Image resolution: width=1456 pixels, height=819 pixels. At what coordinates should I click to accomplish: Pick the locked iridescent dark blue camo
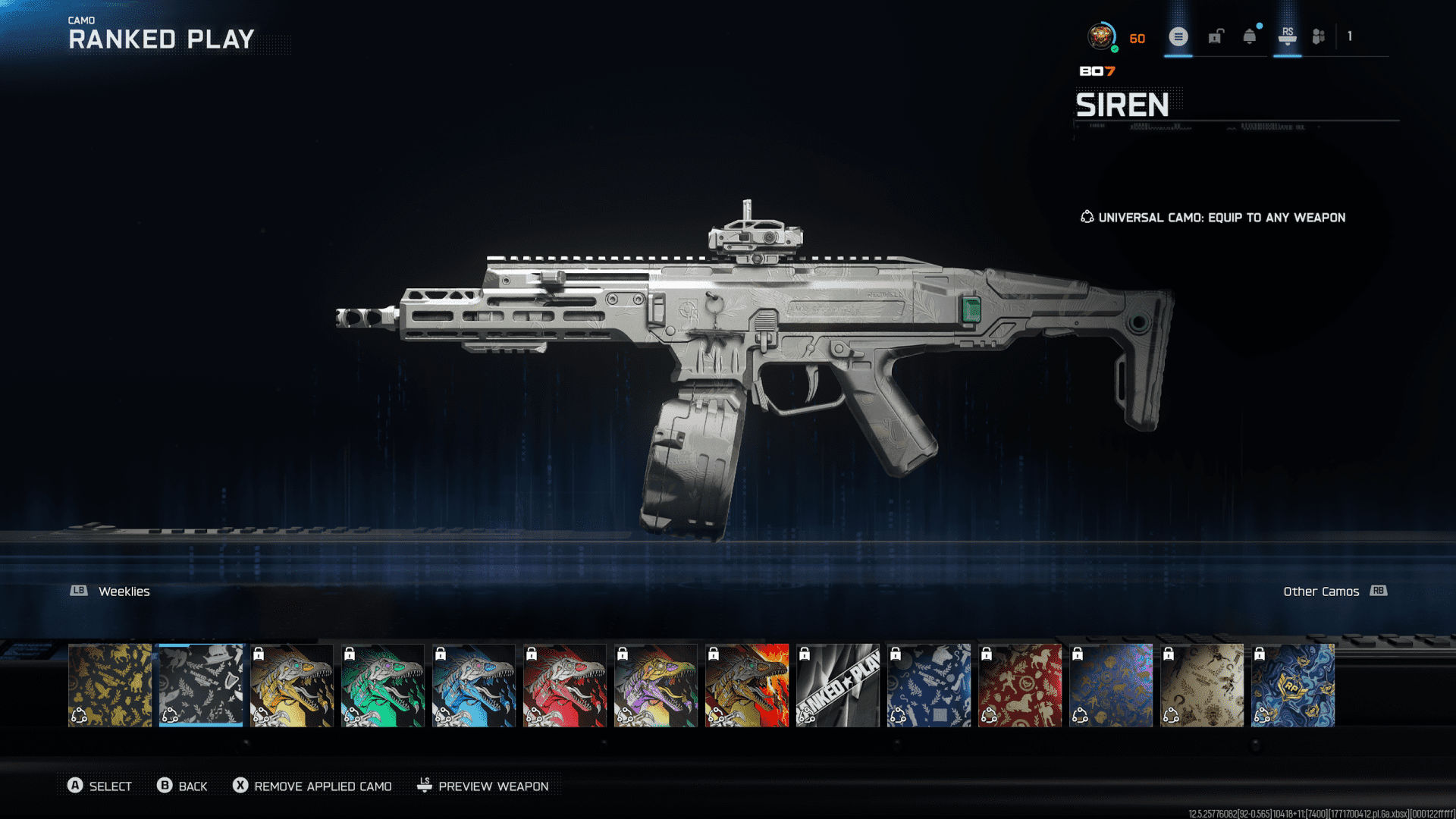pyautogui.click(x=1111, y=685)
